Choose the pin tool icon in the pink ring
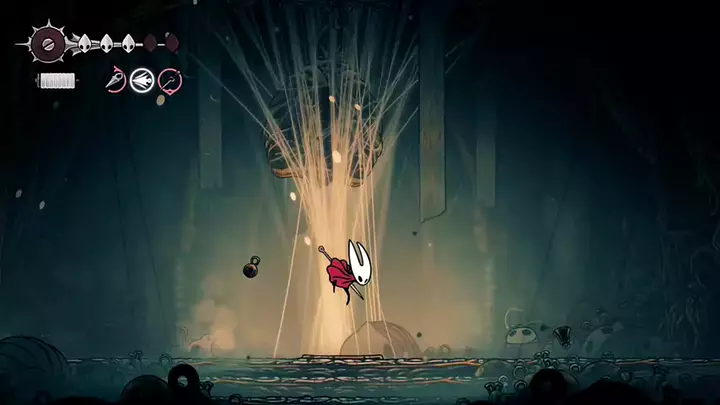 (x=169, y=80)
